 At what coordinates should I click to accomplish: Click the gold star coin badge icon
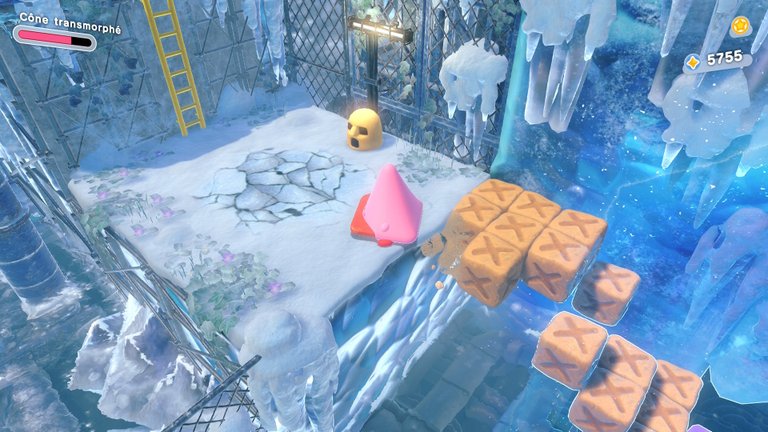[739, 26]
